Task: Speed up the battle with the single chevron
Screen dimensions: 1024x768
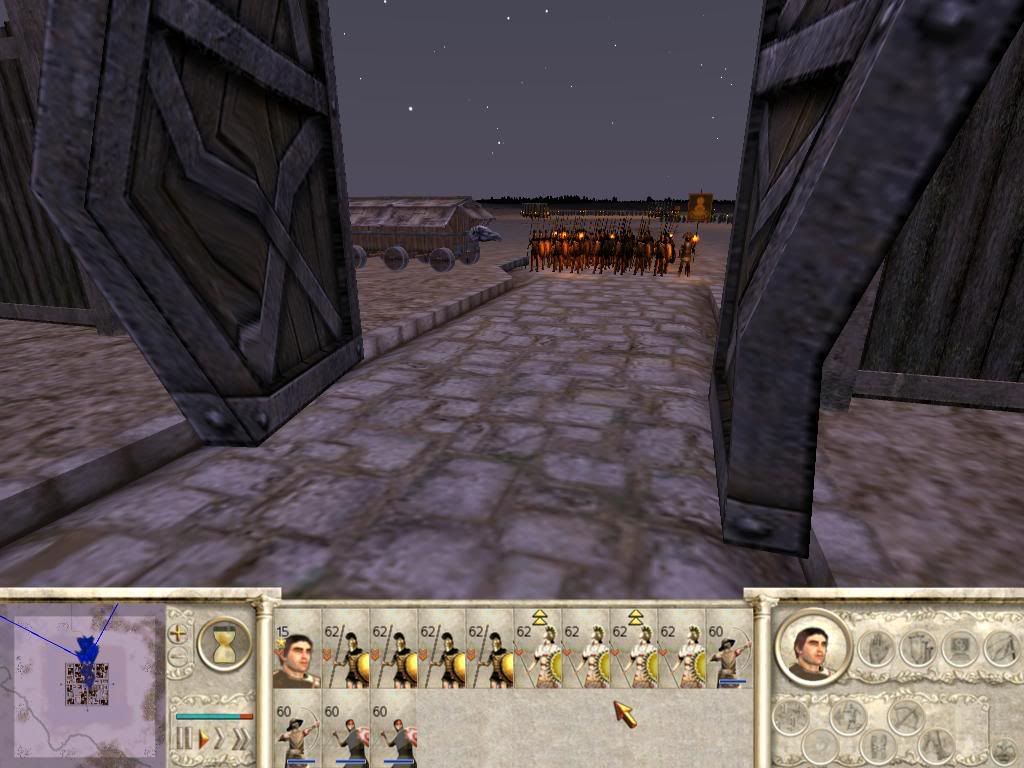Action: pos(221,739)
